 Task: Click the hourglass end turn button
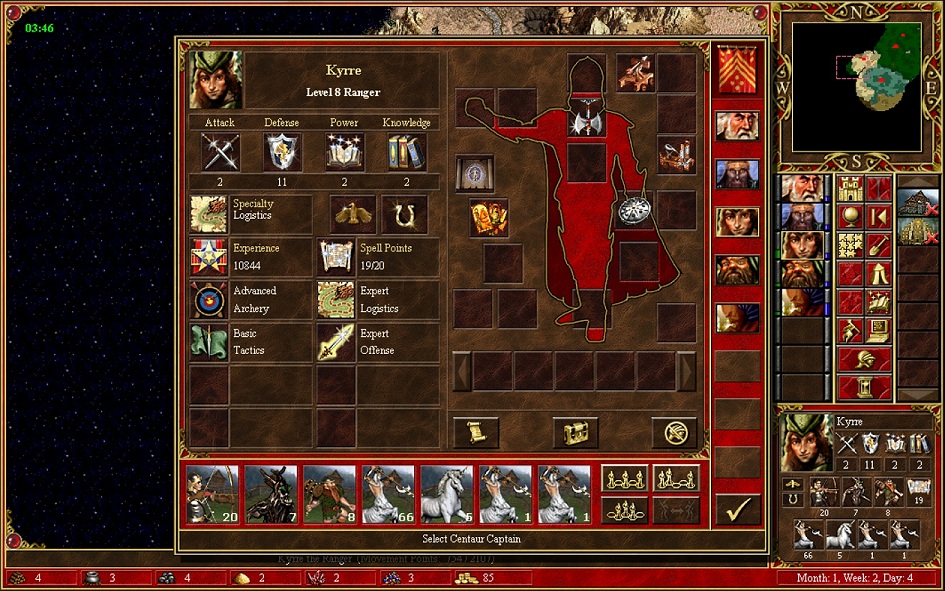(864, 386)
